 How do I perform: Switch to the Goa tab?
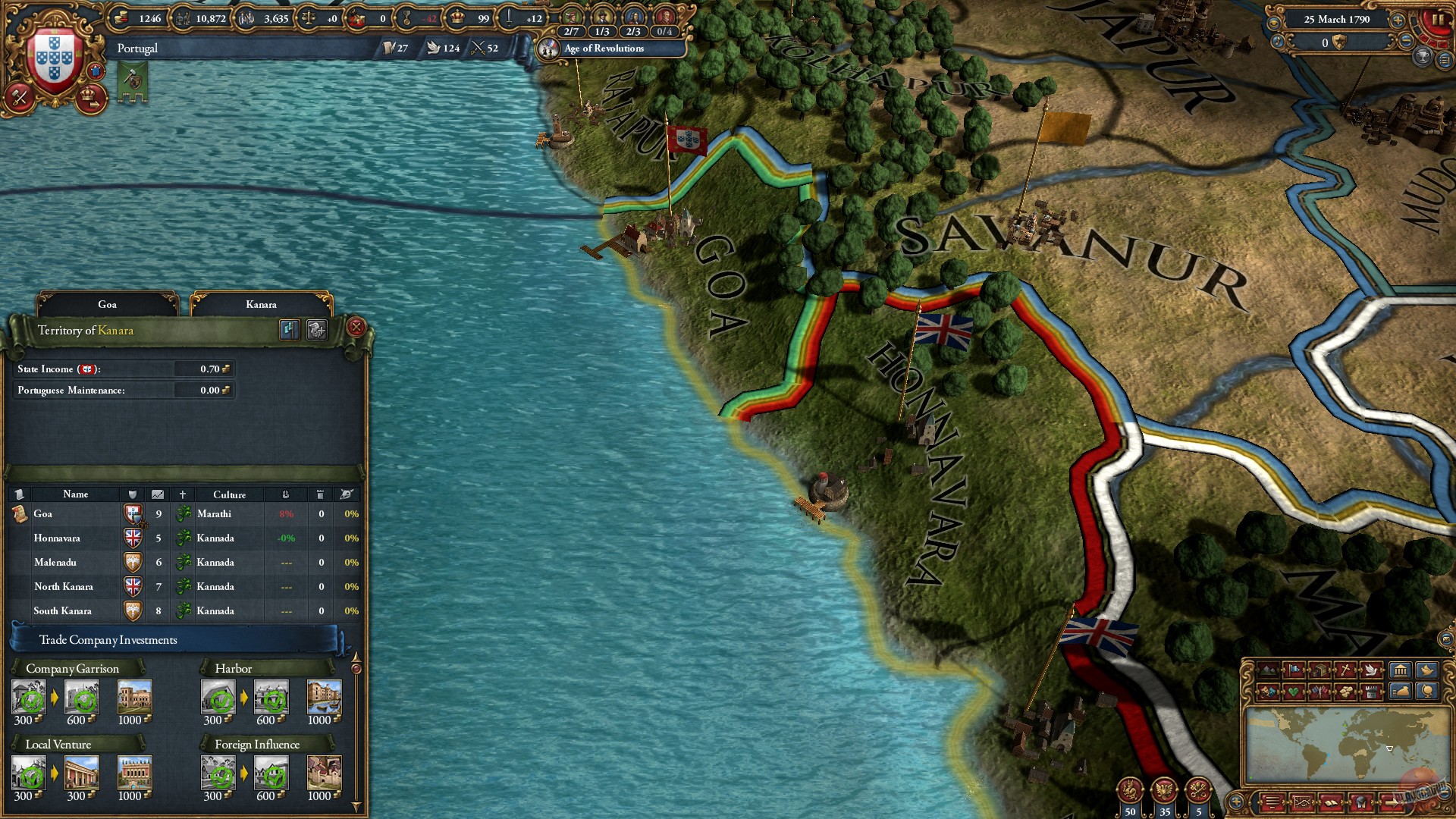[106, 303]
